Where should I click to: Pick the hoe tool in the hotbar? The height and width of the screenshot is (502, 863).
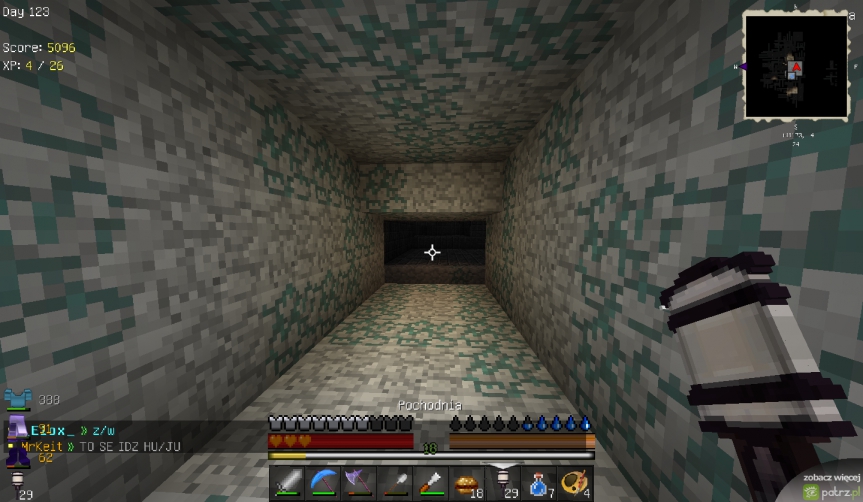pos(430,483)
